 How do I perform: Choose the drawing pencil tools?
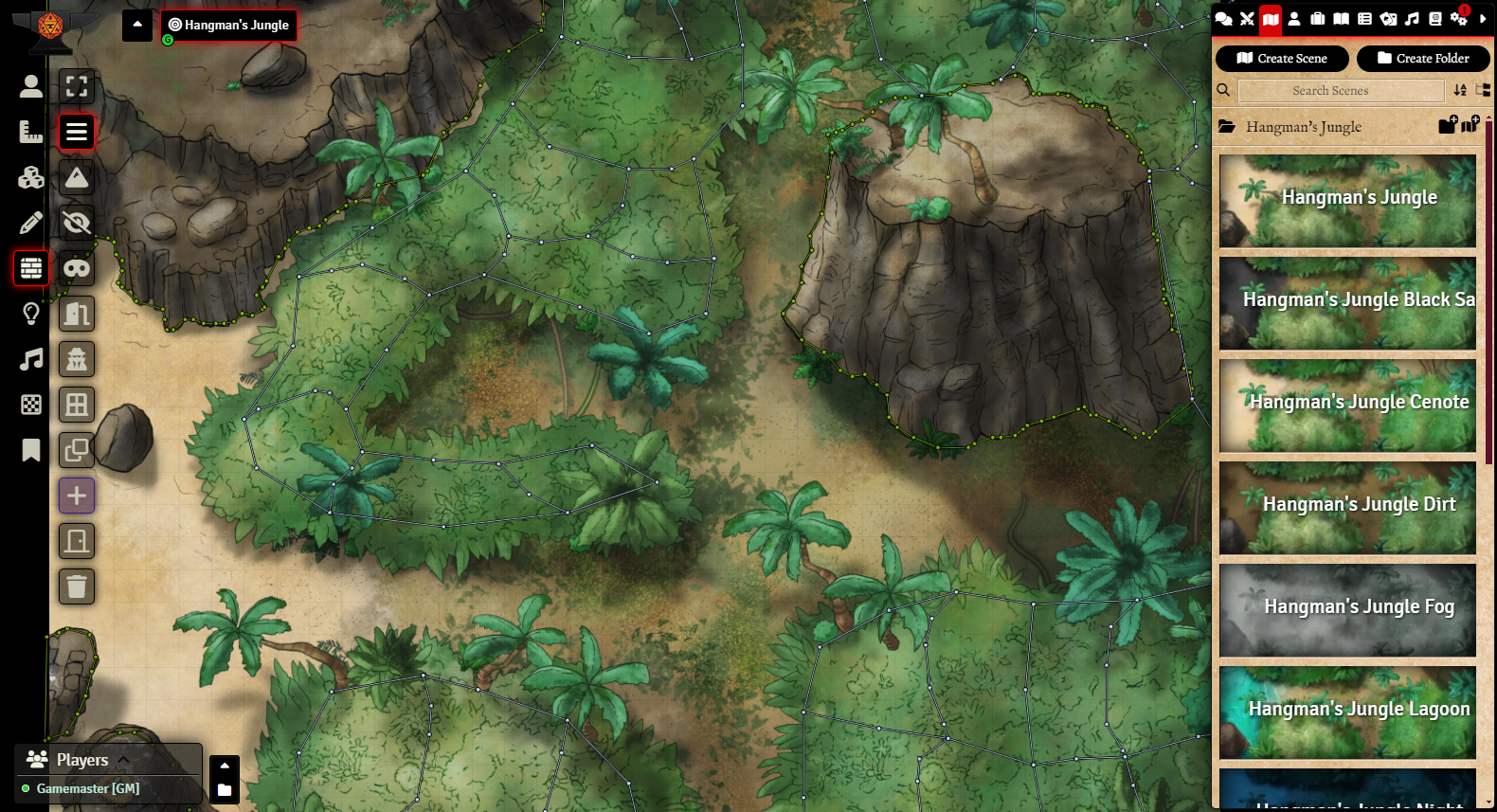coord(31,223)
